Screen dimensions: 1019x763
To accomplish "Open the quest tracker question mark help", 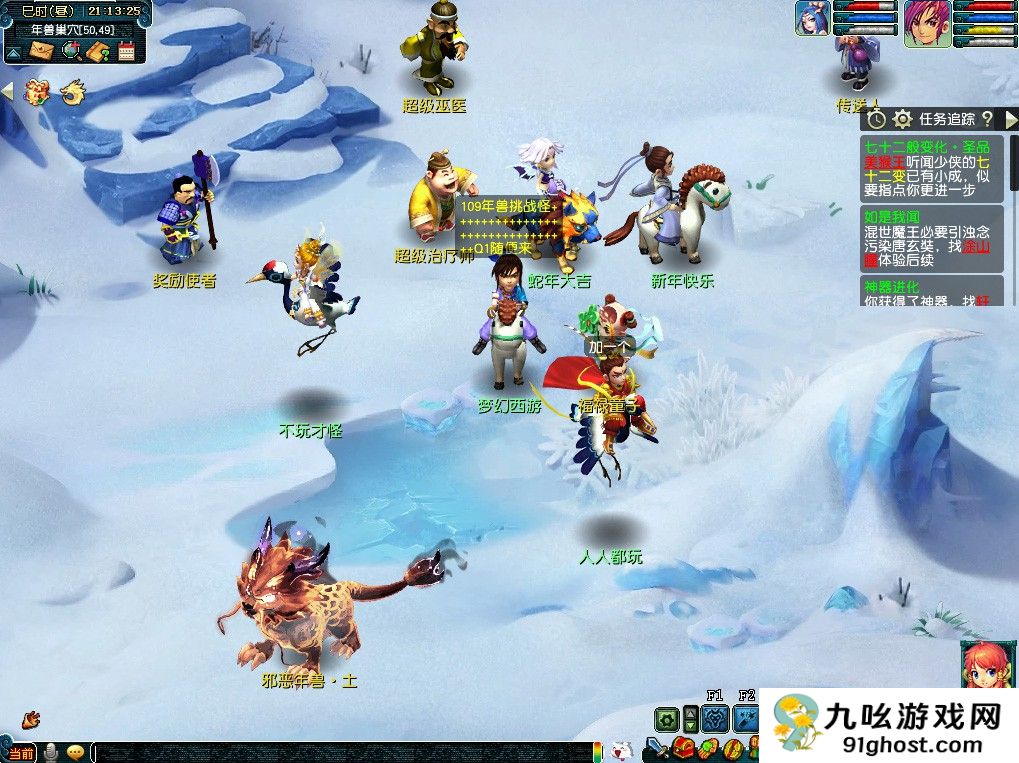I will 986,119.
